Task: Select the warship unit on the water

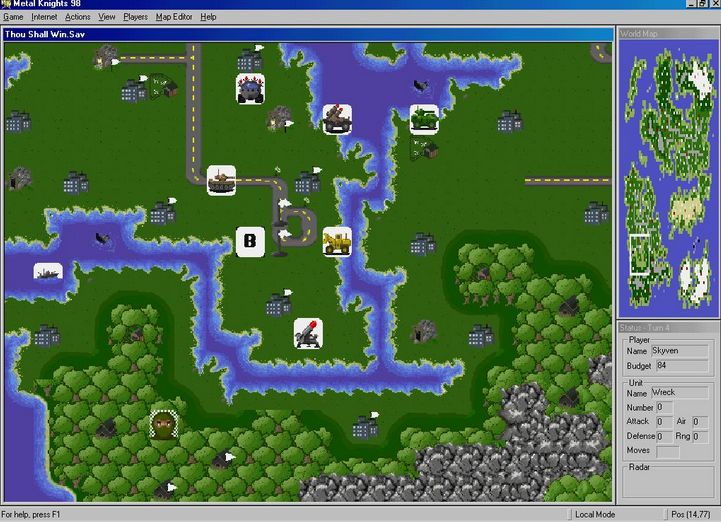Action: point(48,271)
